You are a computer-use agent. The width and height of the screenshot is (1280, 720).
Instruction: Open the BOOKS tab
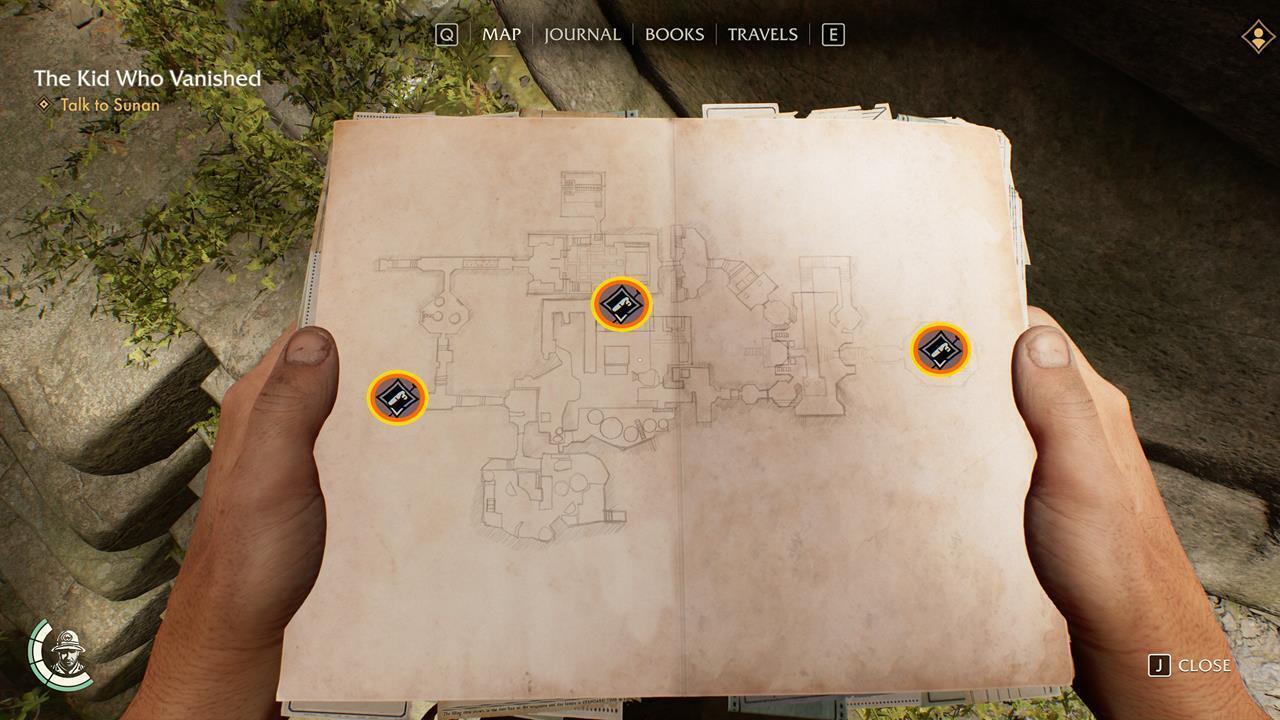point(675,34)
